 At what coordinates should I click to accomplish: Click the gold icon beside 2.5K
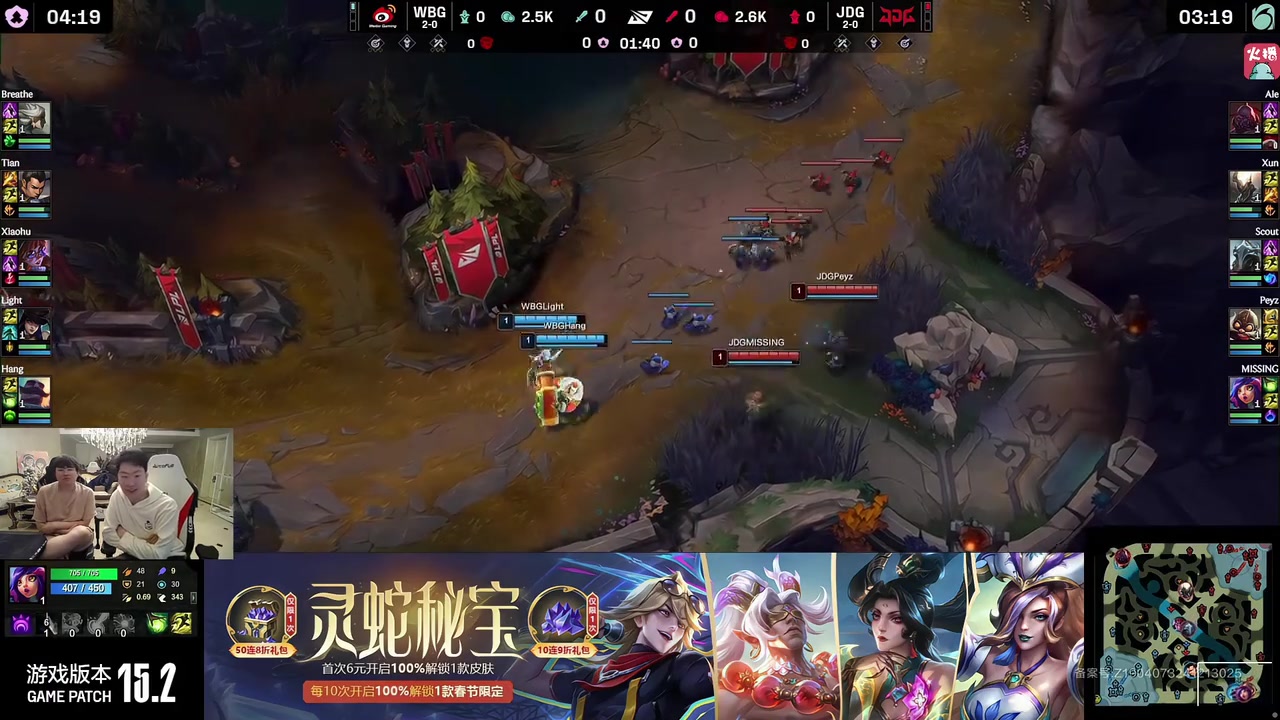pyautogui.click(x=507, y=17)
